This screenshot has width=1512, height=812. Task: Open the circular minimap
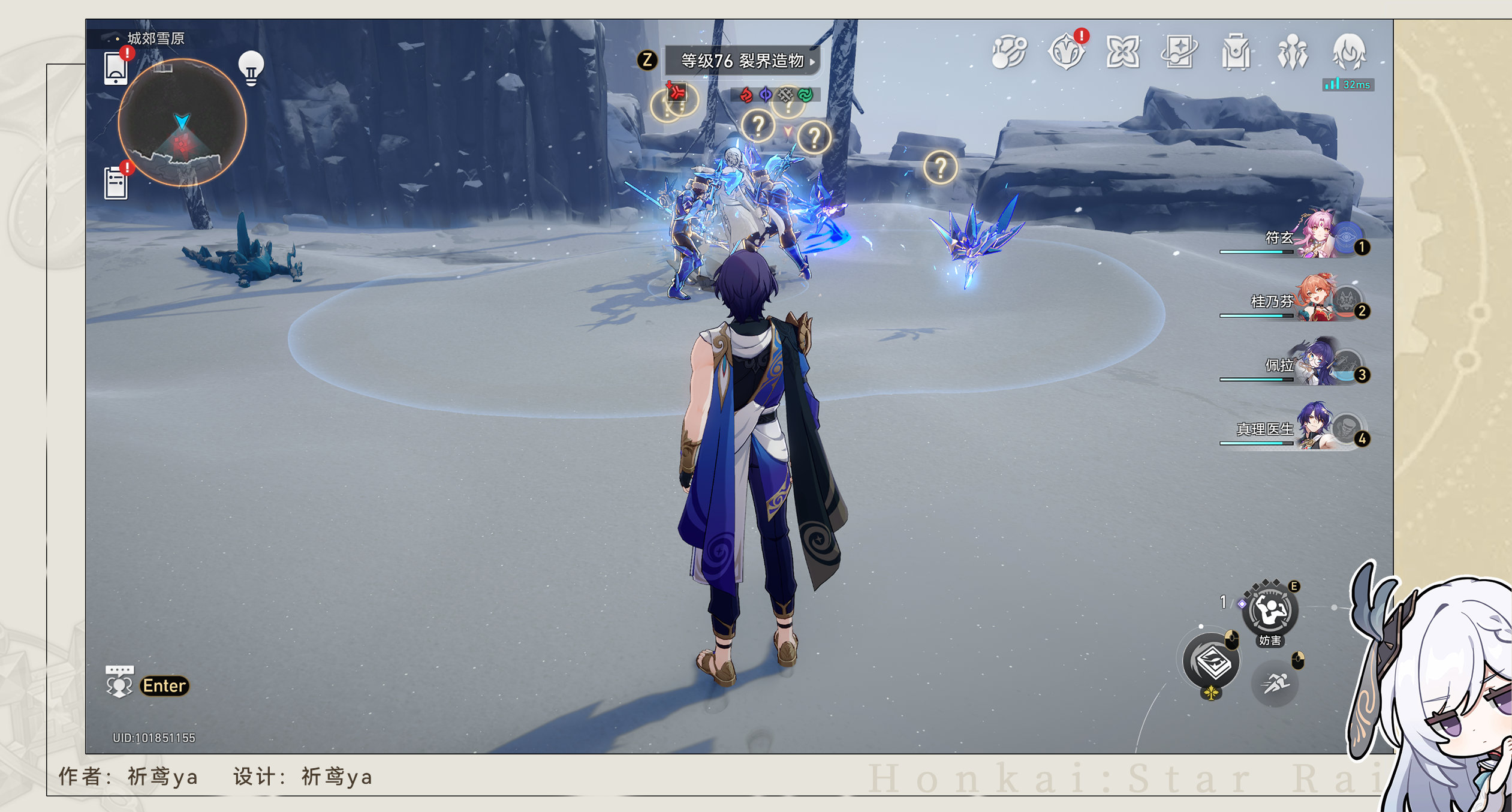[182, 122]
